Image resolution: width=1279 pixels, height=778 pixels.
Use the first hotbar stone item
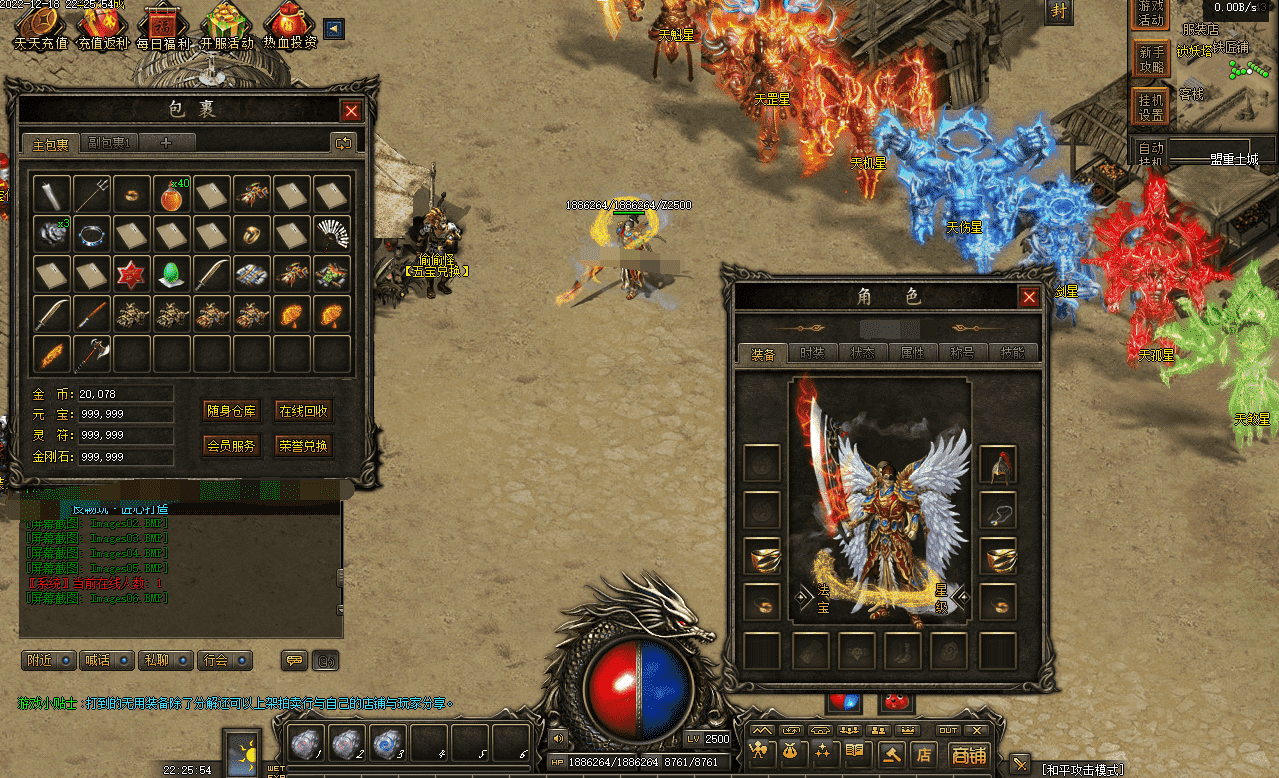306,745
